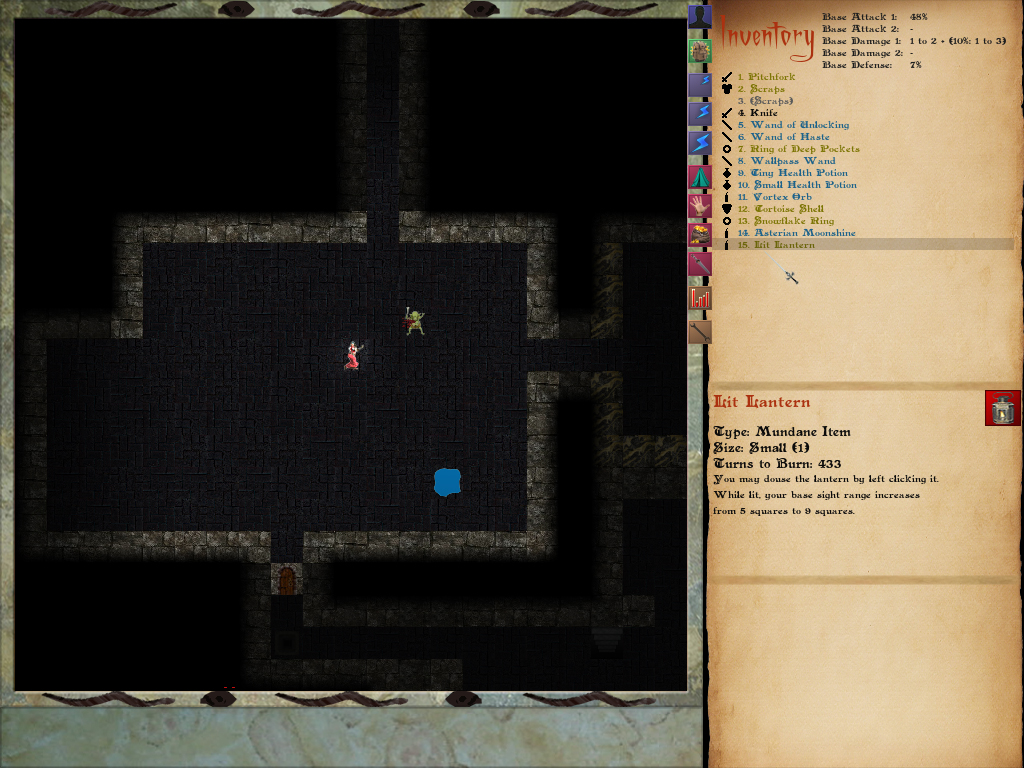1024x768 pixels.
Task: Choose the Knife inventory entry
Action: point(764,113)
